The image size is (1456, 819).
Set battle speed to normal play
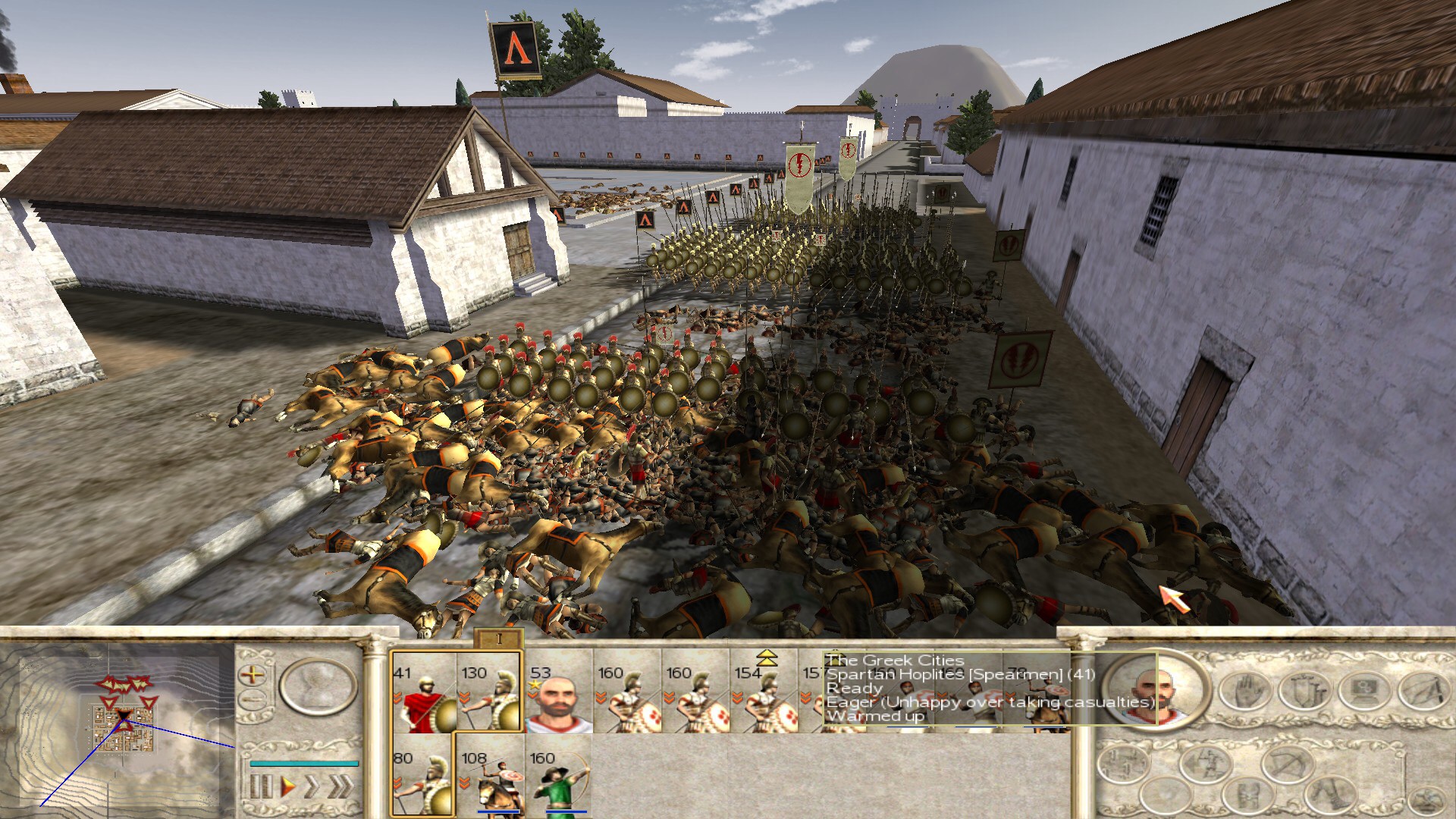tap(287, 786)
